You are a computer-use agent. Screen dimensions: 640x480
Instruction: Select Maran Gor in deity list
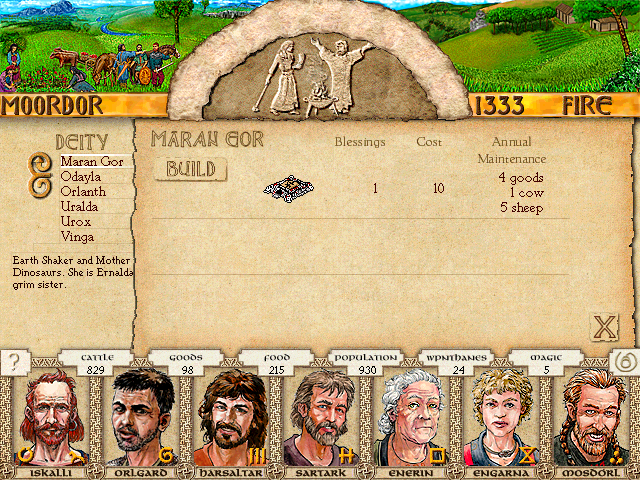point(92,161)
